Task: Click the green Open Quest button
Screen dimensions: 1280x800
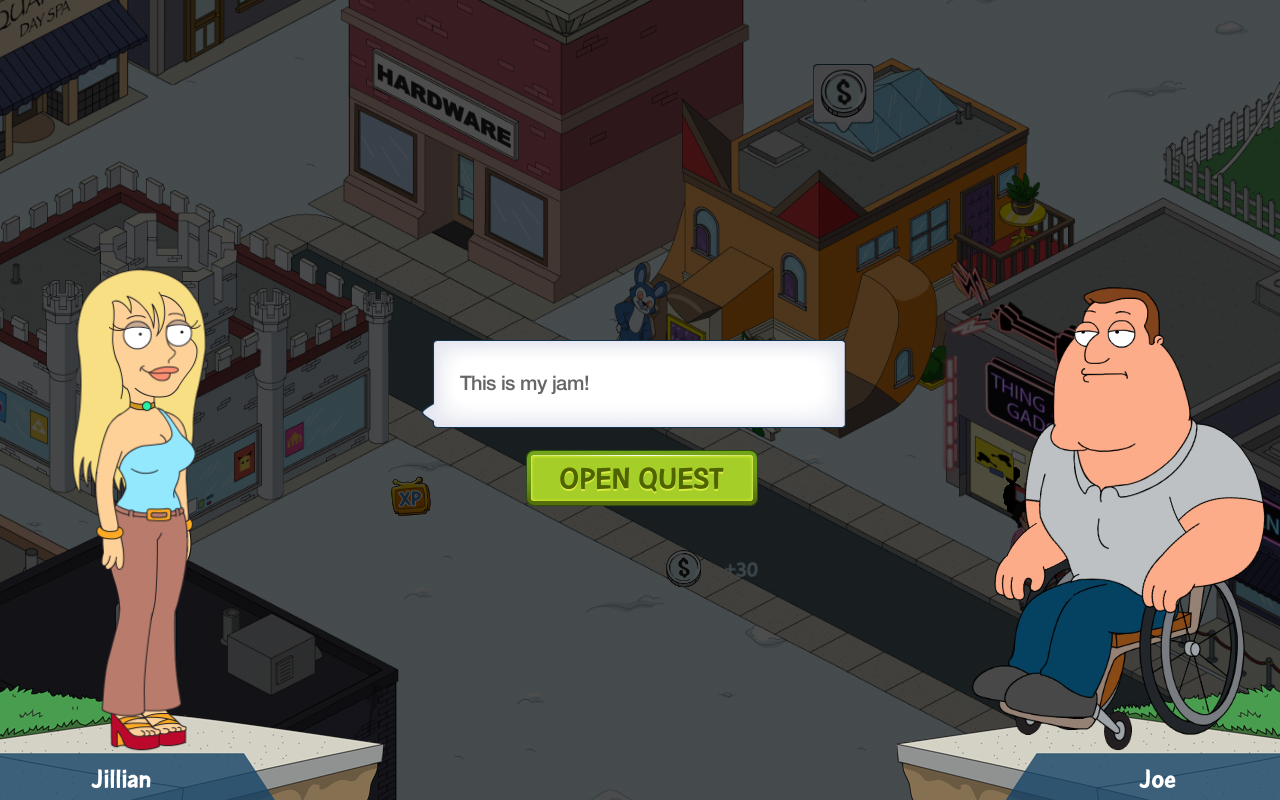Action: tap(641, 478)
